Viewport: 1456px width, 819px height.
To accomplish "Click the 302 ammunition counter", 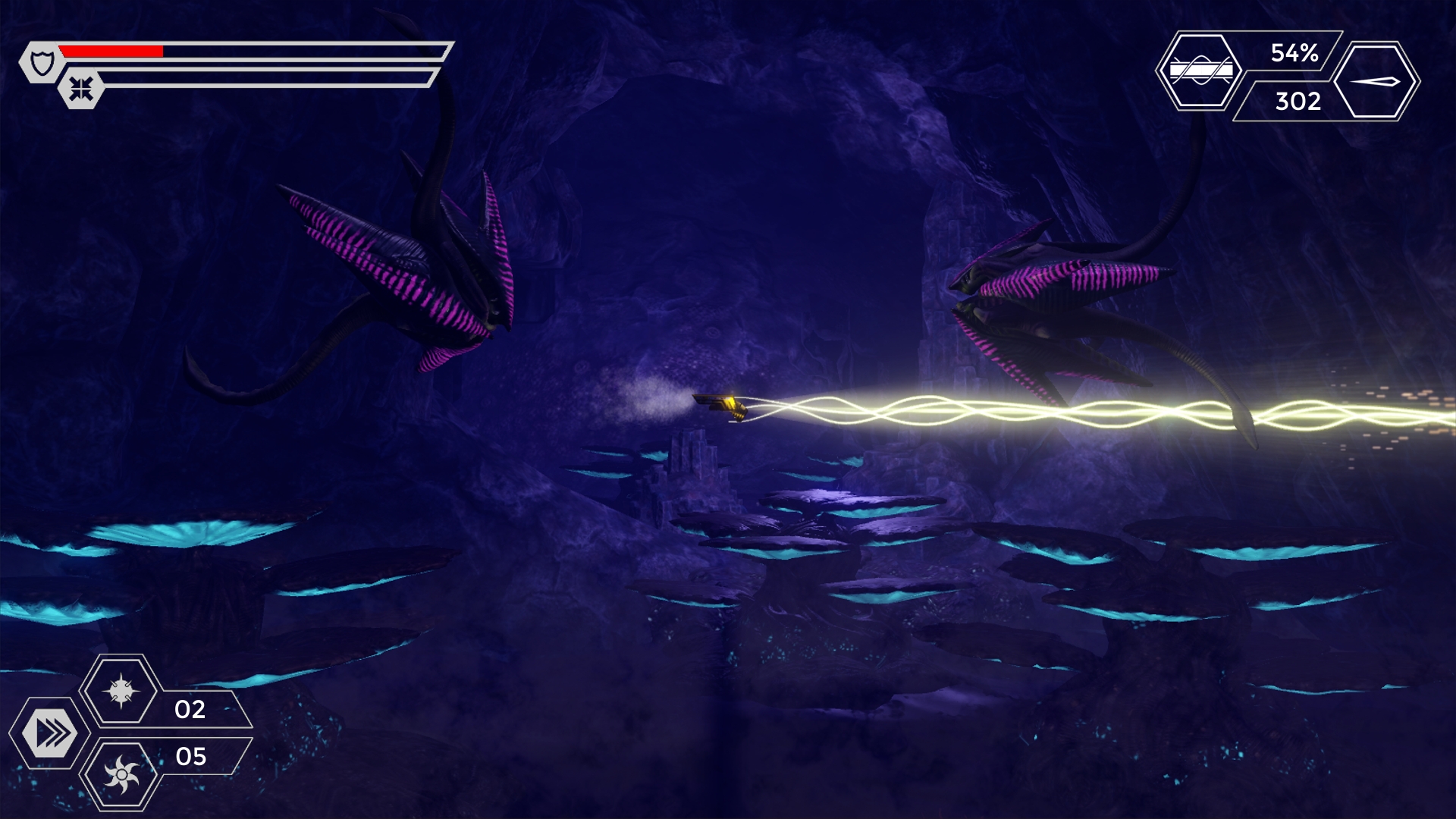I will (x=1299, y=102).
